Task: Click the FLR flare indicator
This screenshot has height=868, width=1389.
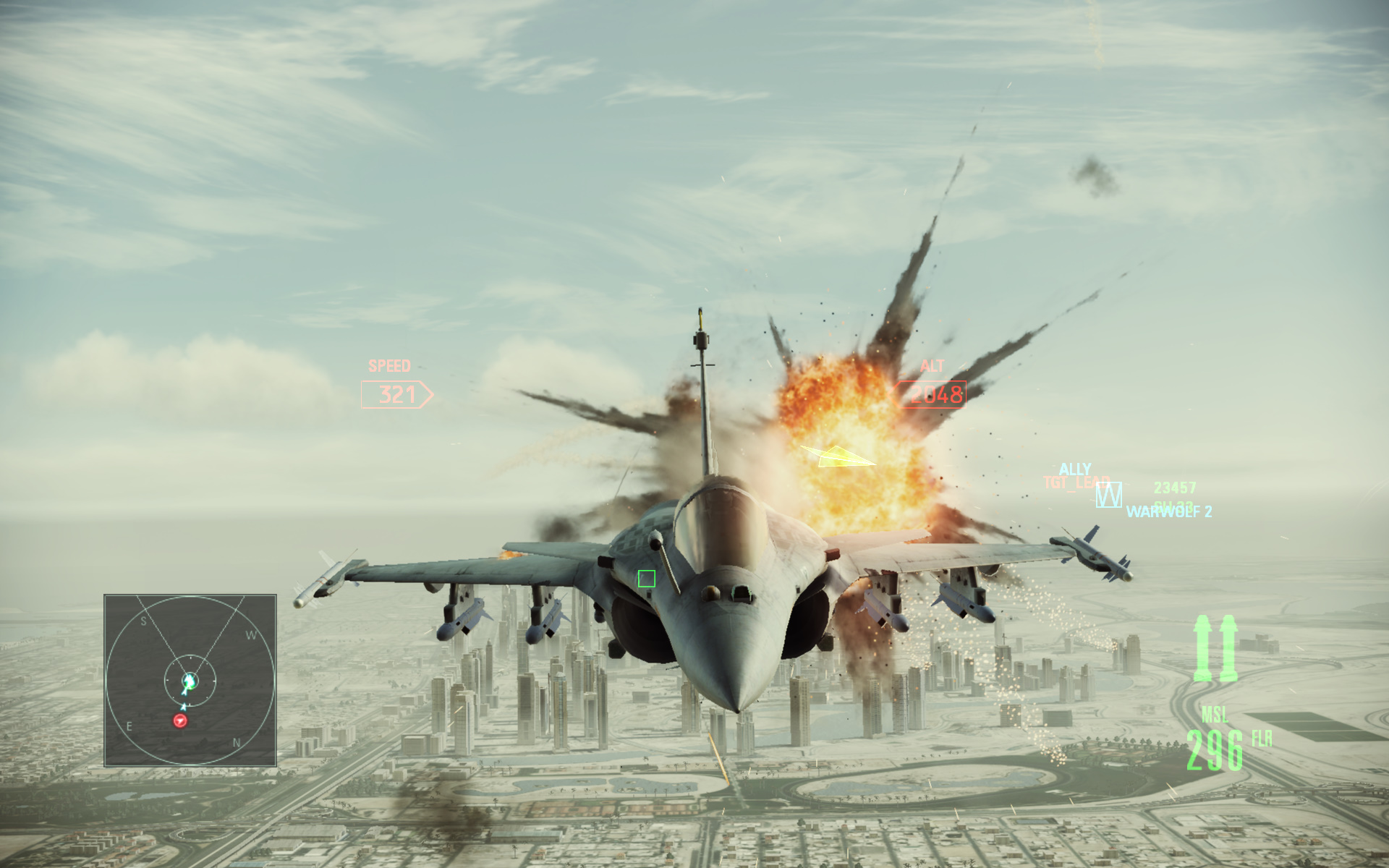Action: tap(1261, 739)
